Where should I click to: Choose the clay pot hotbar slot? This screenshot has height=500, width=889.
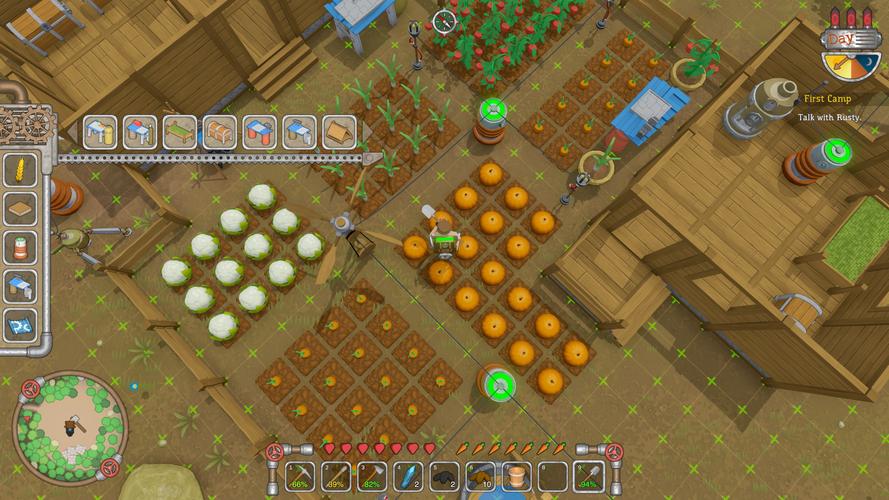[516, 477]
